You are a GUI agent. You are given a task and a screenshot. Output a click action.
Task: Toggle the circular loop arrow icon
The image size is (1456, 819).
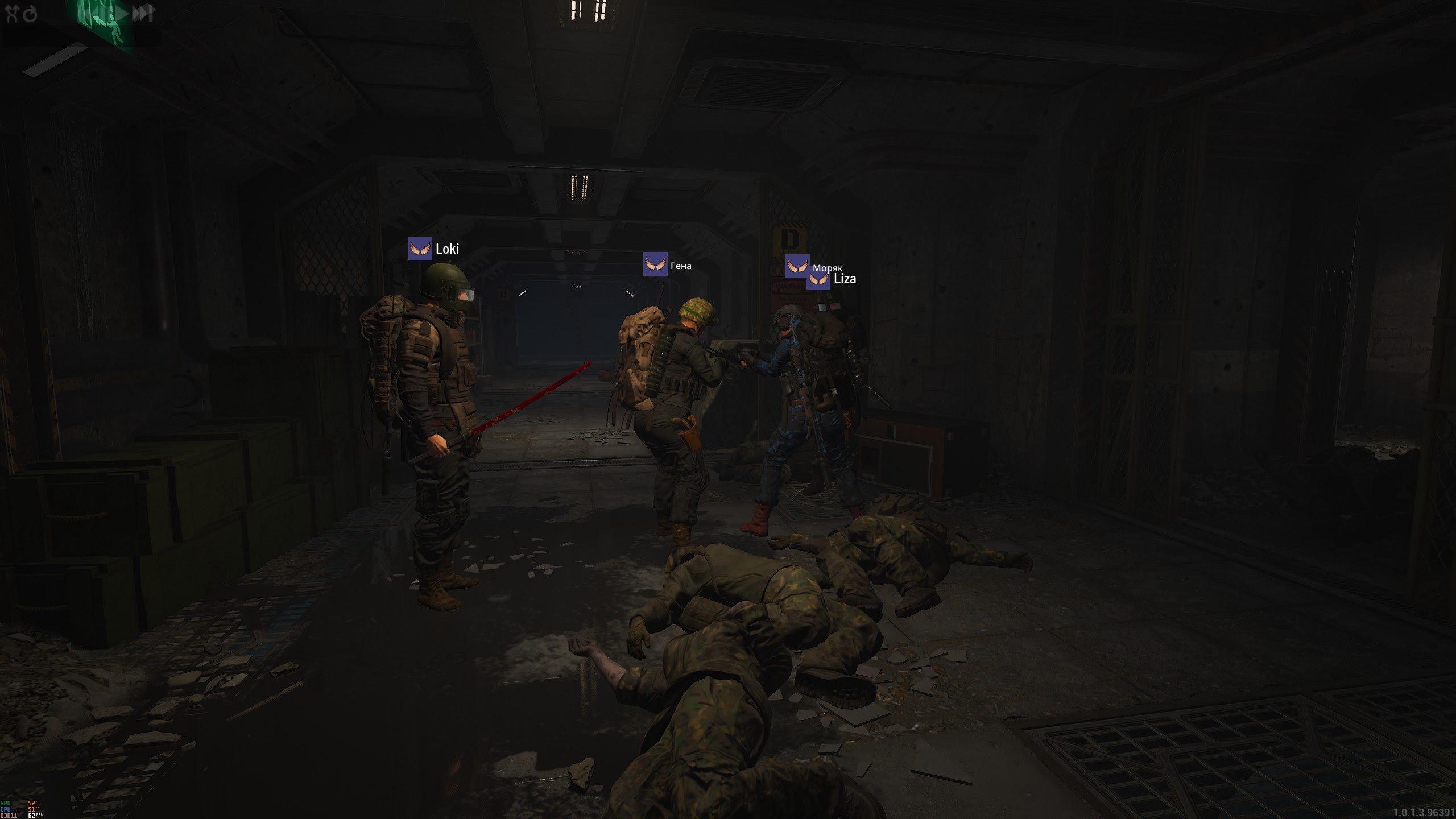(x=30, y=14)
